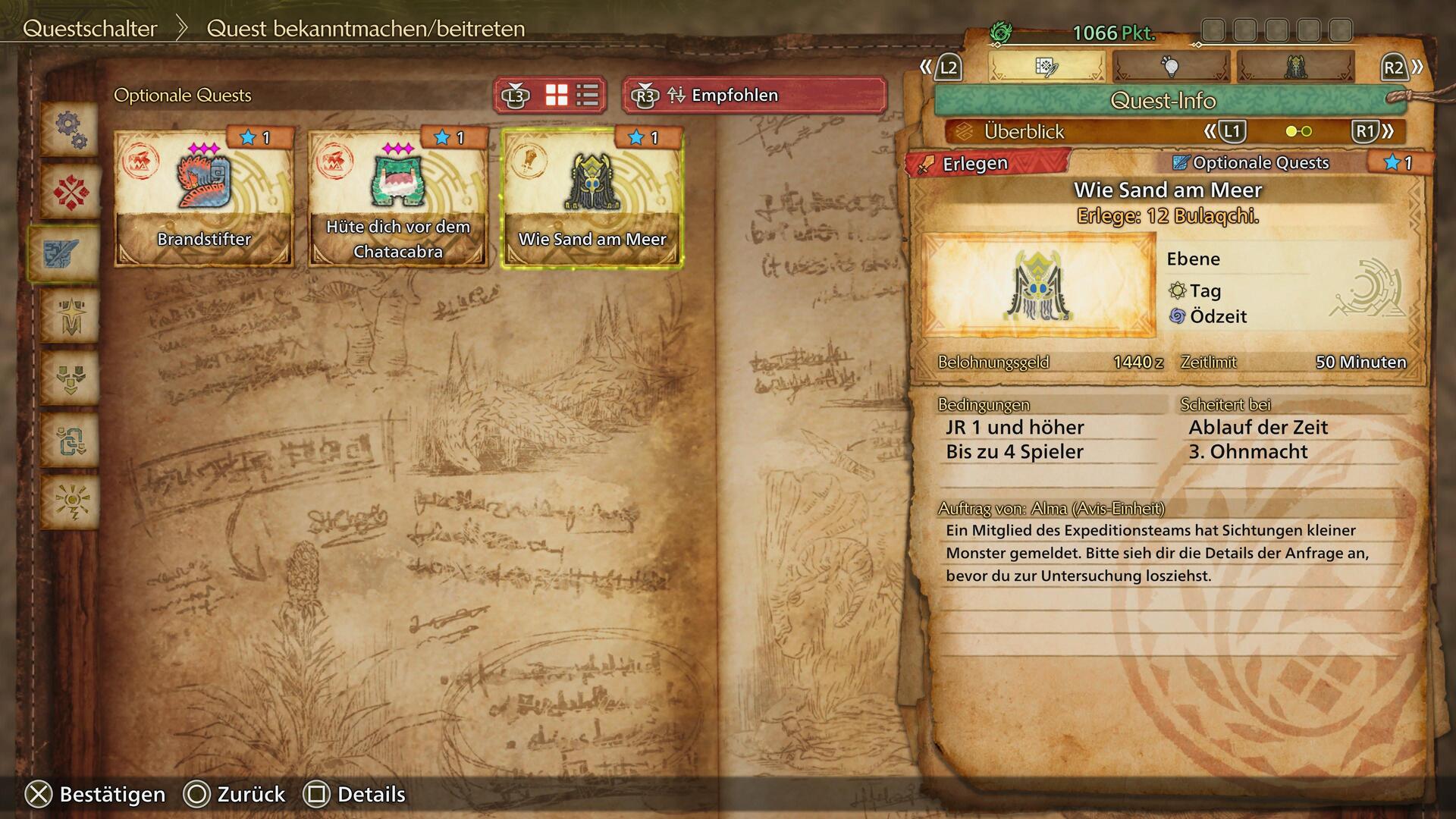This screenshot has width=1456, height=819.
Task: Switch to the Bulaqchi monster tab
Action: click(1295, 67)
